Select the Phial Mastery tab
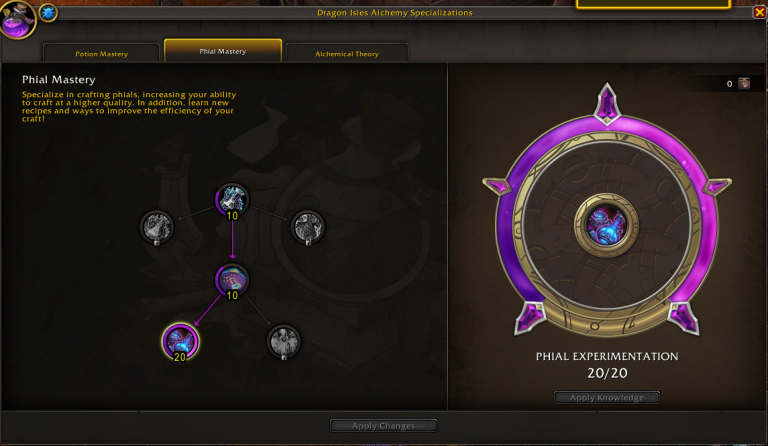768x446 pixels. tap(223, 51)
